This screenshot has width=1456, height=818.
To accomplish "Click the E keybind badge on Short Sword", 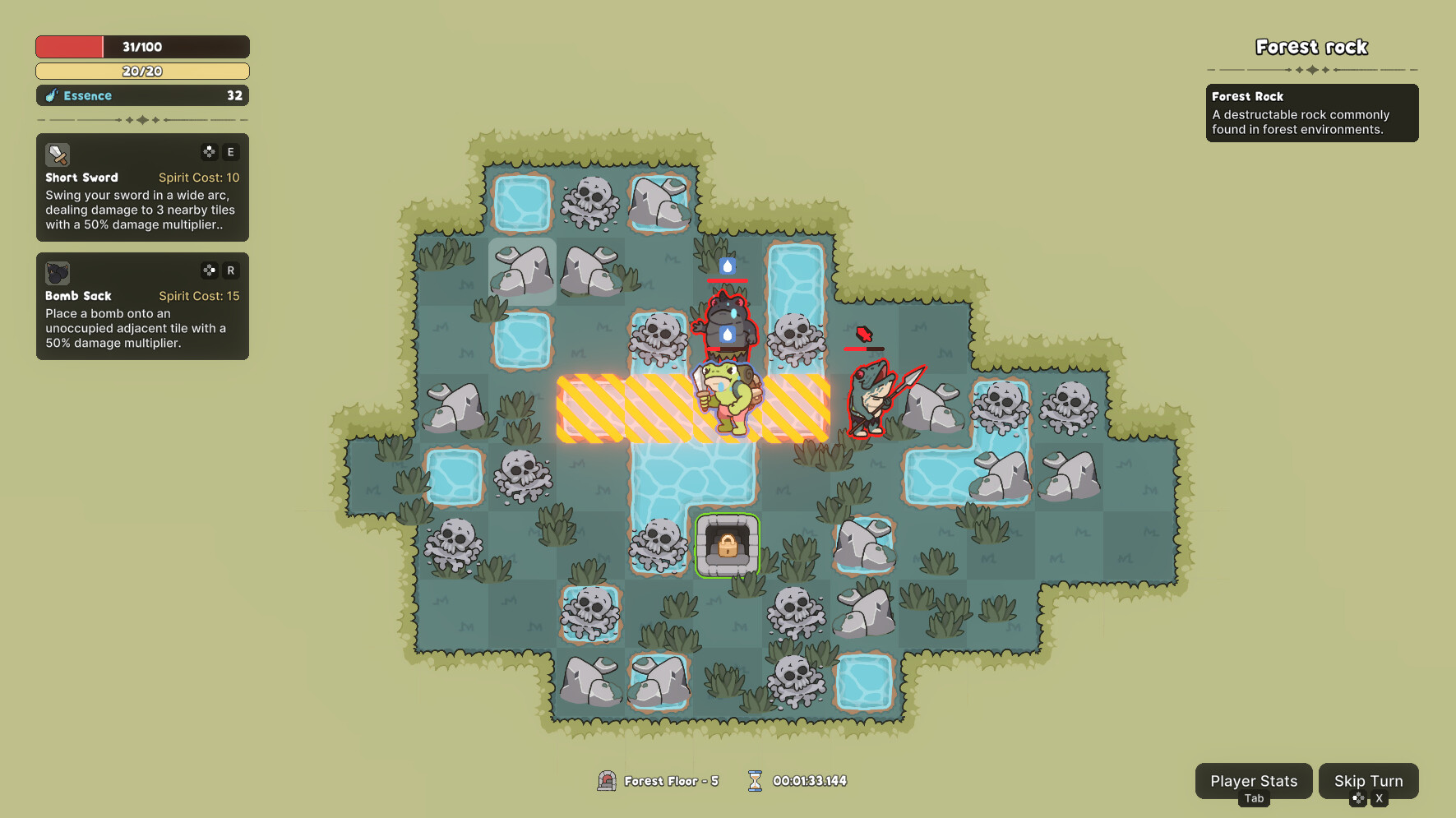I will pyautogui.click(x=231, y=151).
